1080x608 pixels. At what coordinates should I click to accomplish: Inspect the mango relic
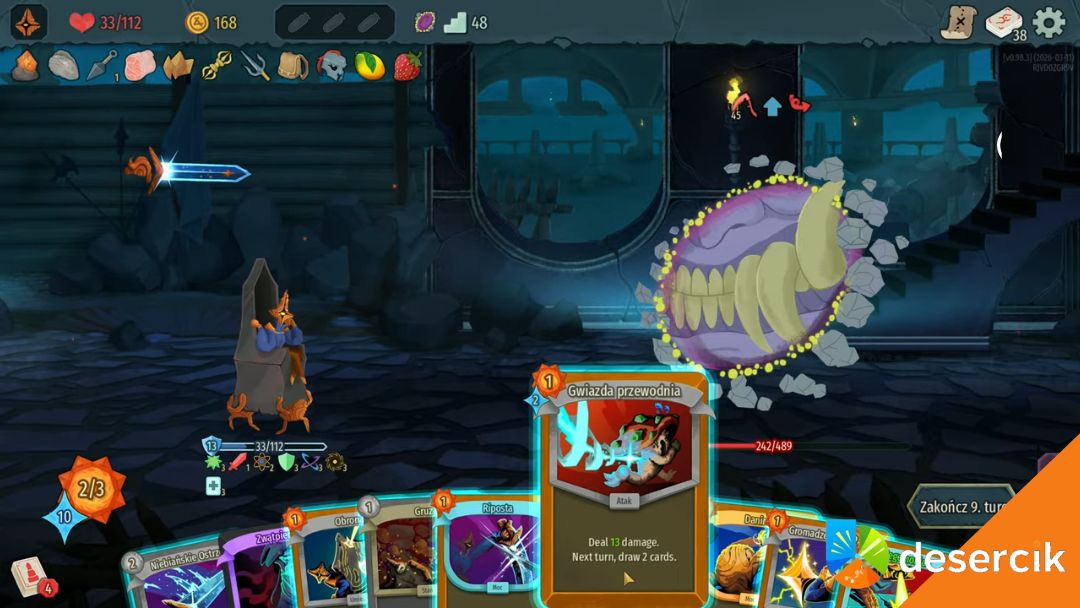[x=369, y=66]
